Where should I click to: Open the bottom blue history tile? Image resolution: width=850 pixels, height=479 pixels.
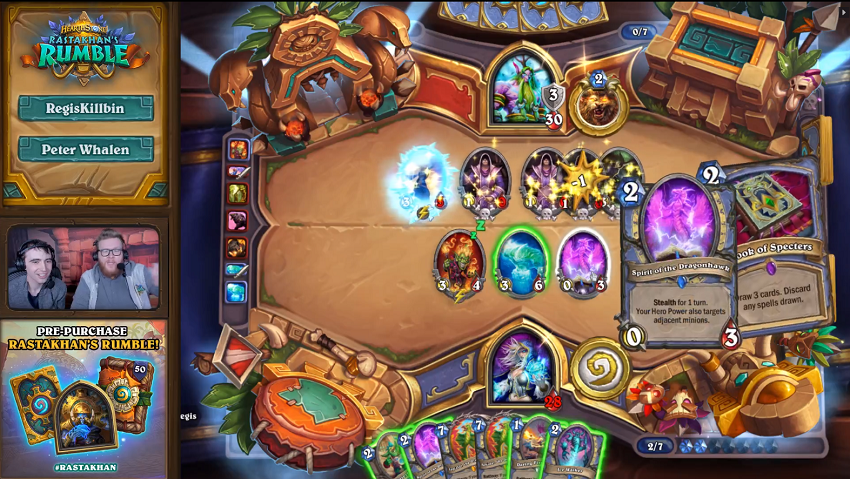click(236, 292)
